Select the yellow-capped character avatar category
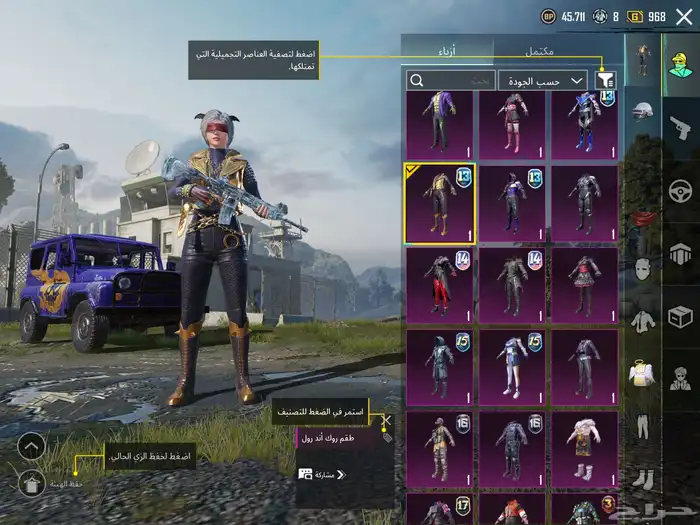 click(681, 62)
